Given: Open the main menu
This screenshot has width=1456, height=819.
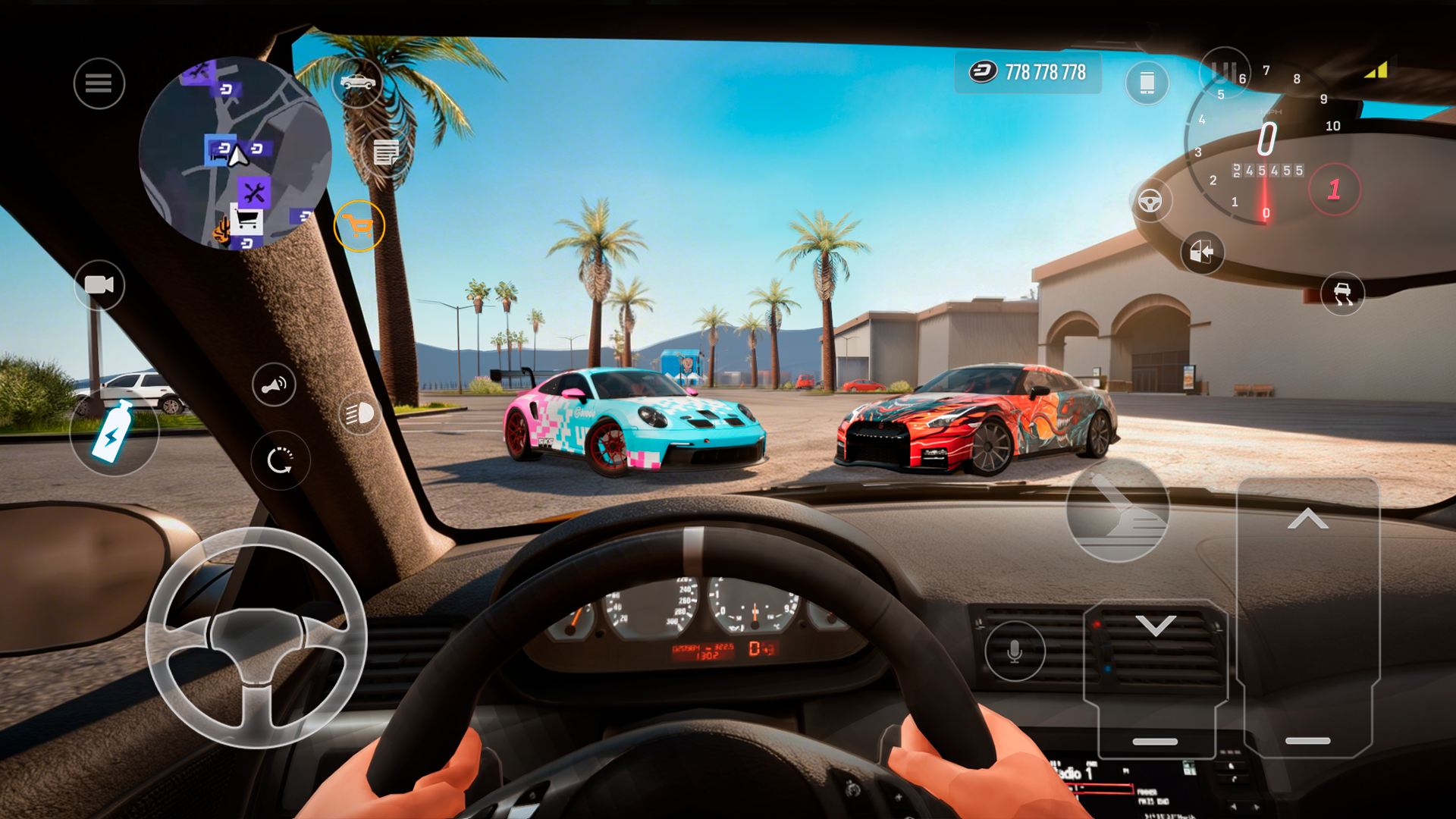Looking at the screenshot, I should (99, 83).
